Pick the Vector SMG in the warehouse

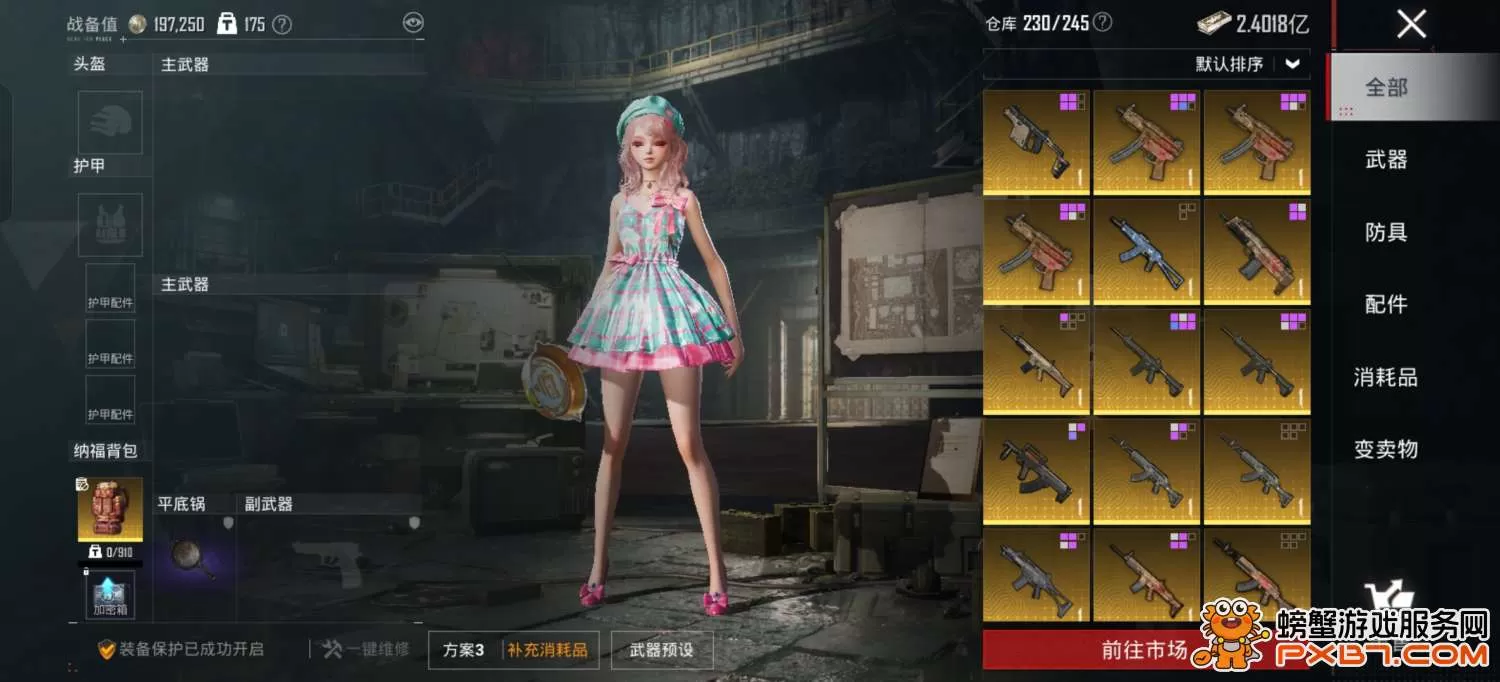click(1036, 141)
